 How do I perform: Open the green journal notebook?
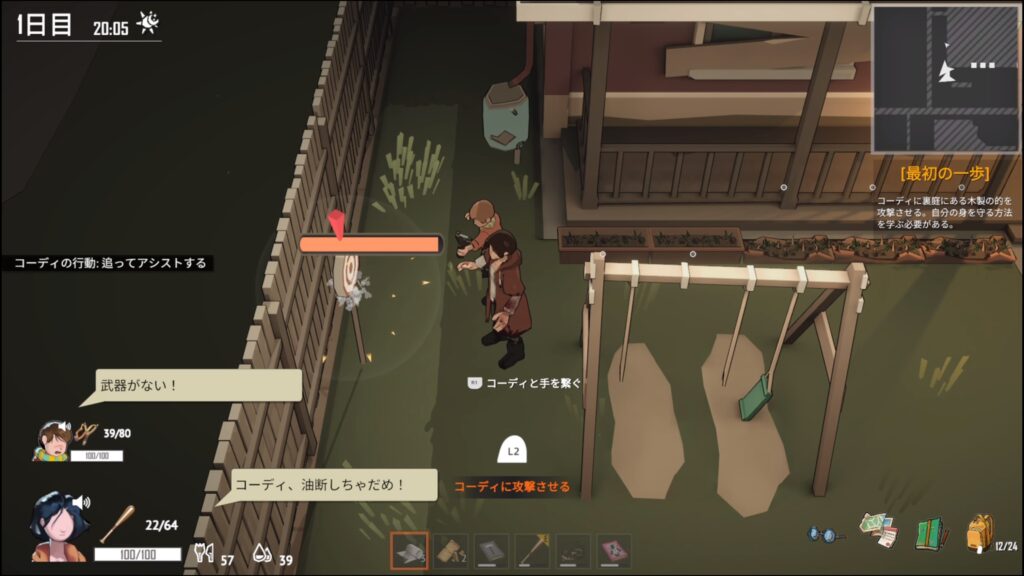930,533
